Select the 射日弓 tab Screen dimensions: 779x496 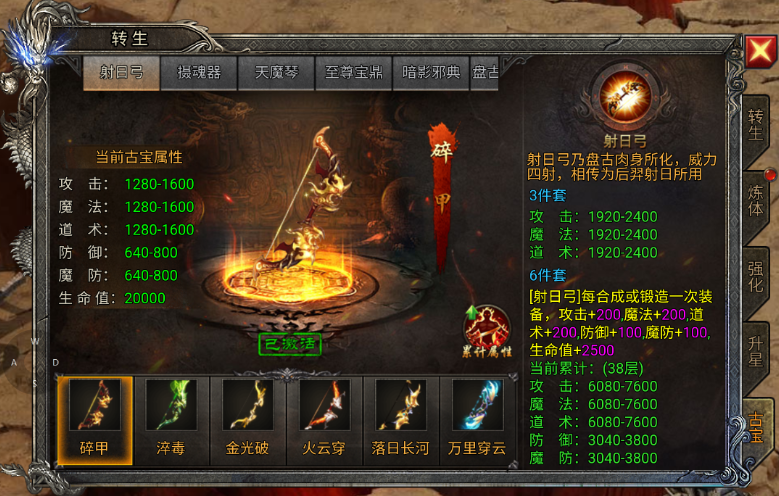point(121,73)
